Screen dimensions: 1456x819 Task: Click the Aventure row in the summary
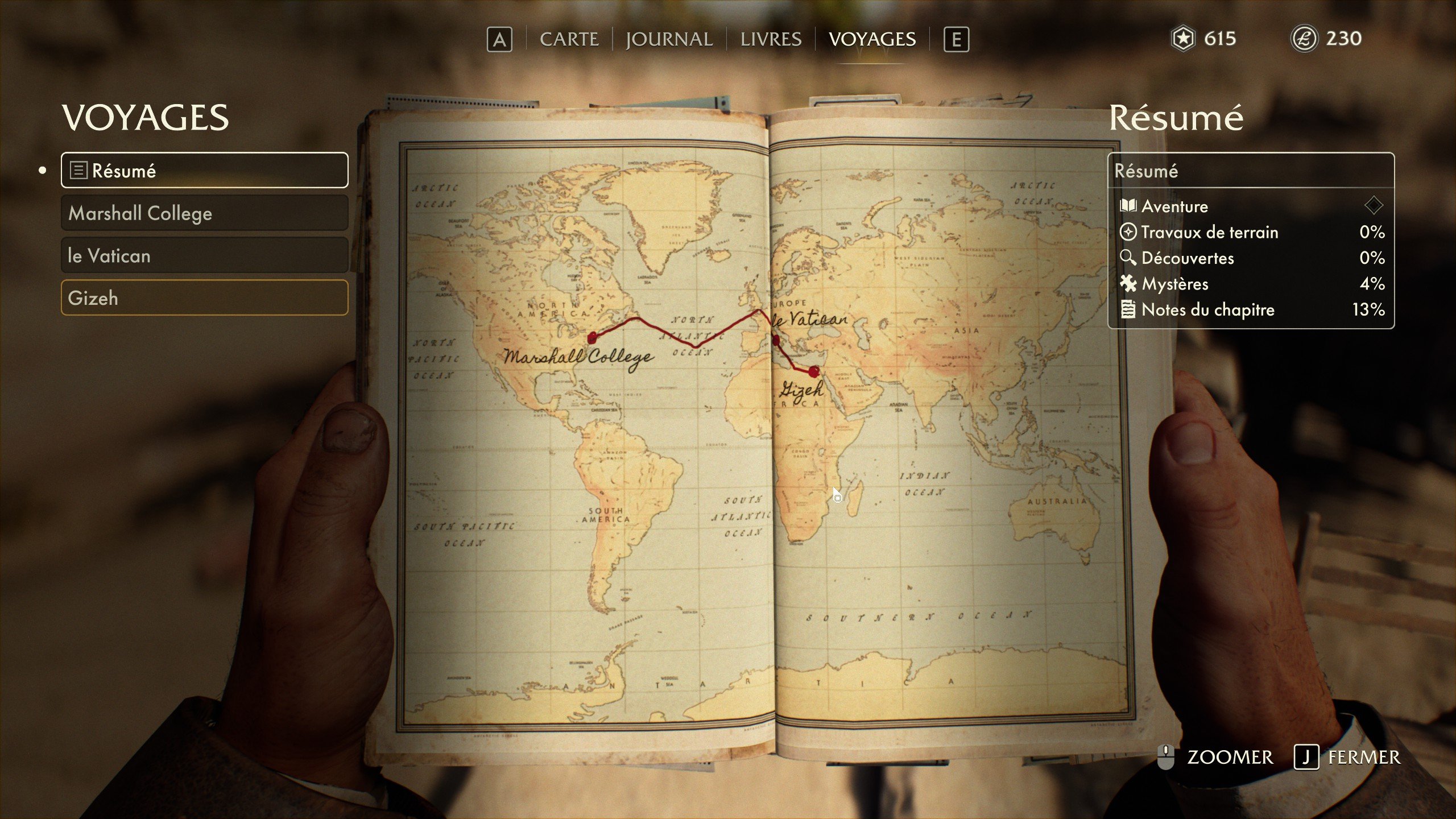1251,206
